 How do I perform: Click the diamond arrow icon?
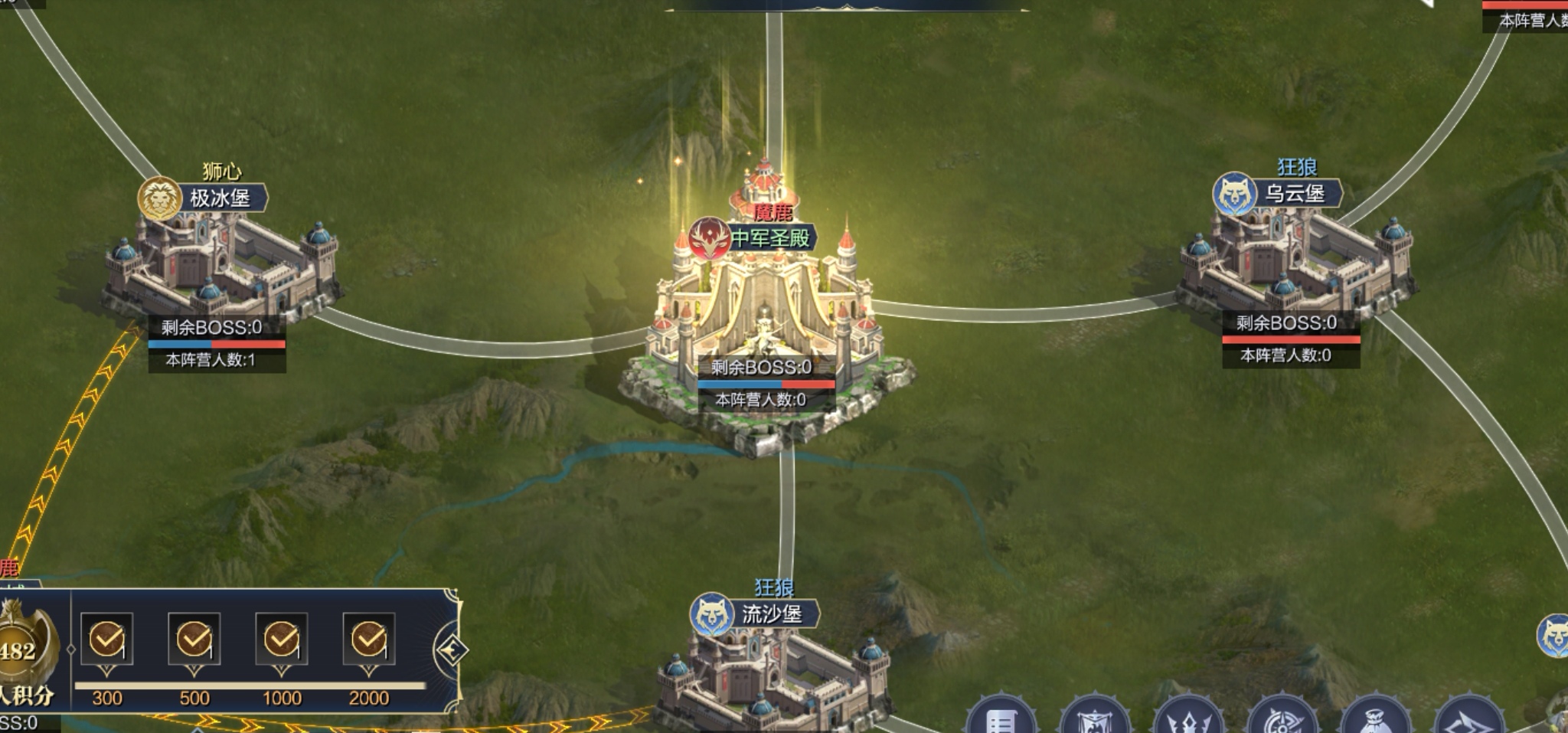tap(1468, 720)
